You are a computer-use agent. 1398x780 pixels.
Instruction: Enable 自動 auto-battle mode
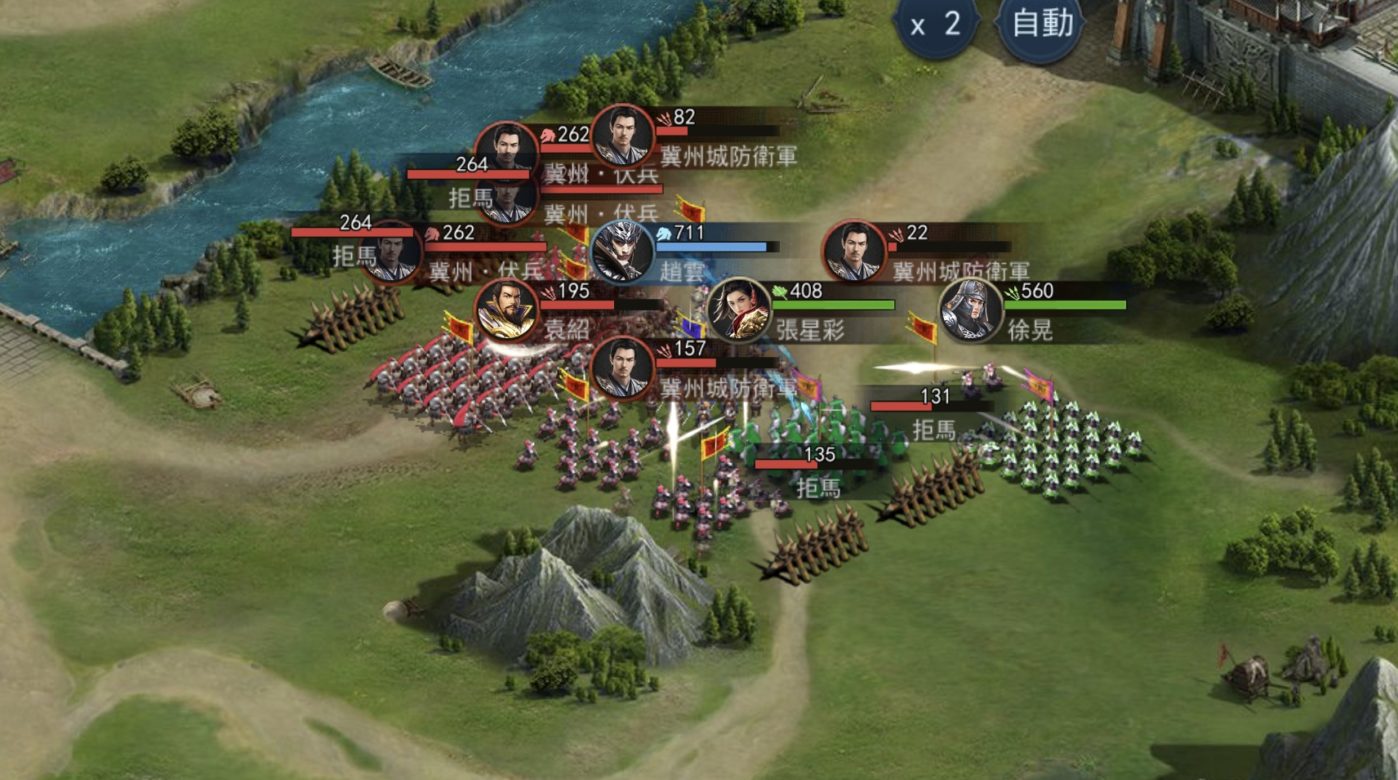tap(1041, 25)
